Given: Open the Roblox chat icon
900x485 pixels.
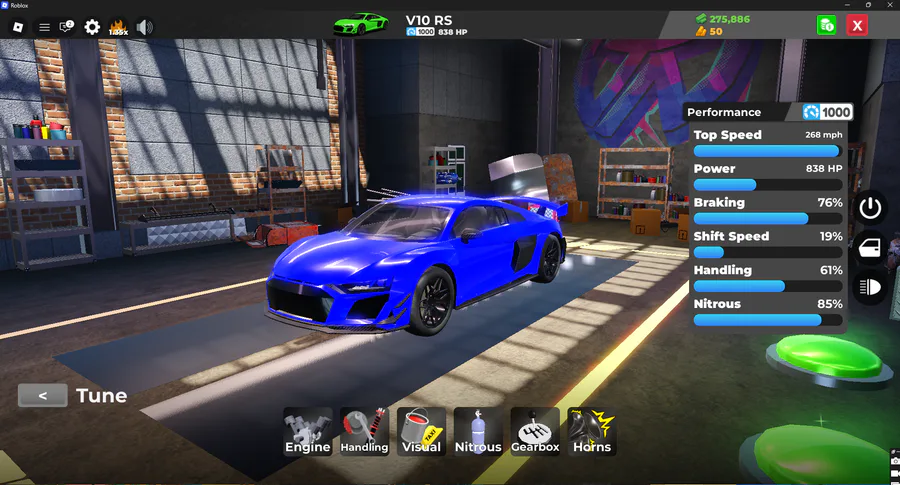Looking at the screenshot, I should click(67, 27).
